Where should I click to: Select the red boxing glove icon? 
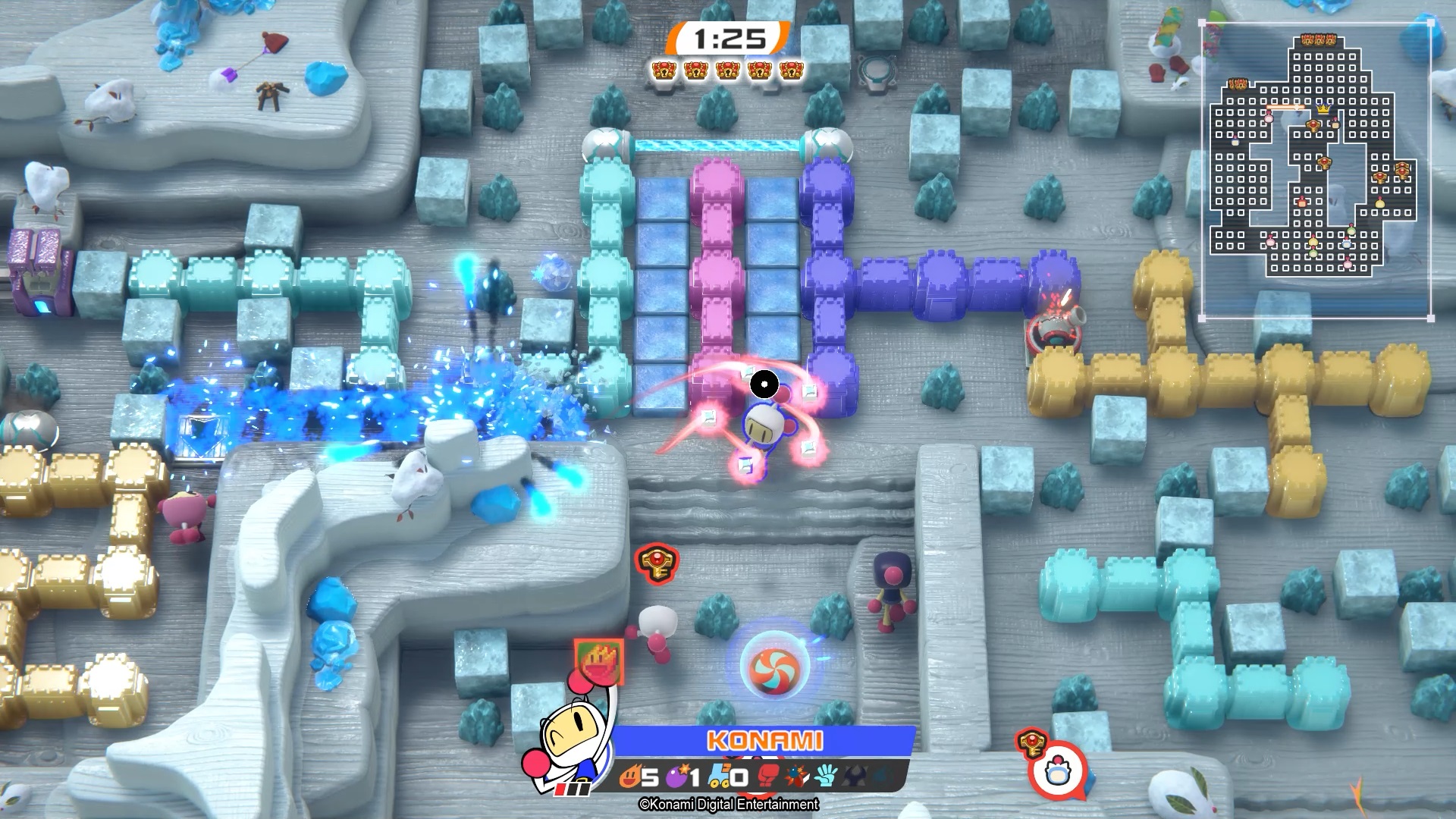(x=768, y=777)
